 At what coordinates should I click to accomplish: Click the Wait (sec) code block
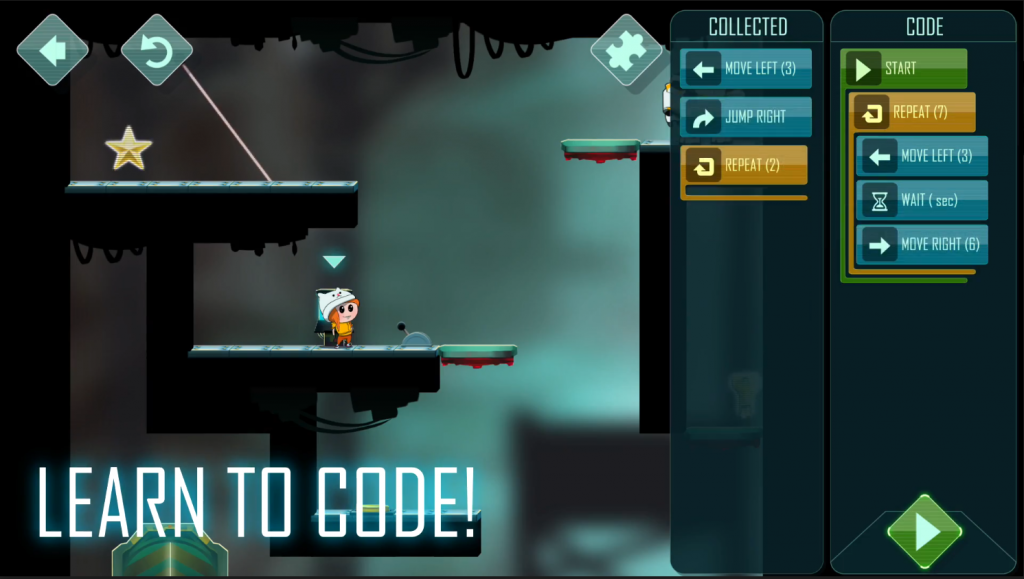click(922, 200)
